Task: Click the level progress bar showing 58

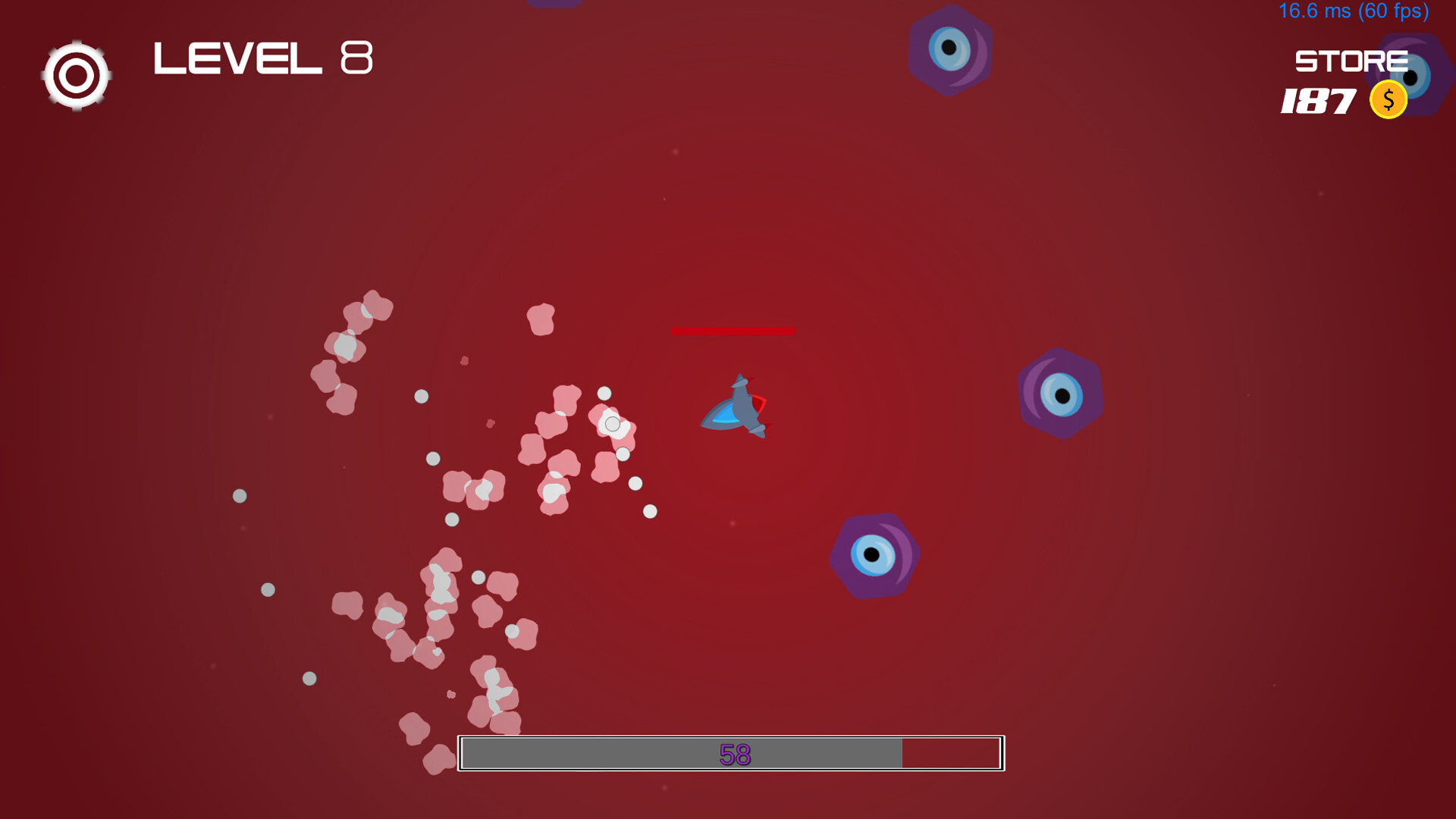Action: coord(732,755)
